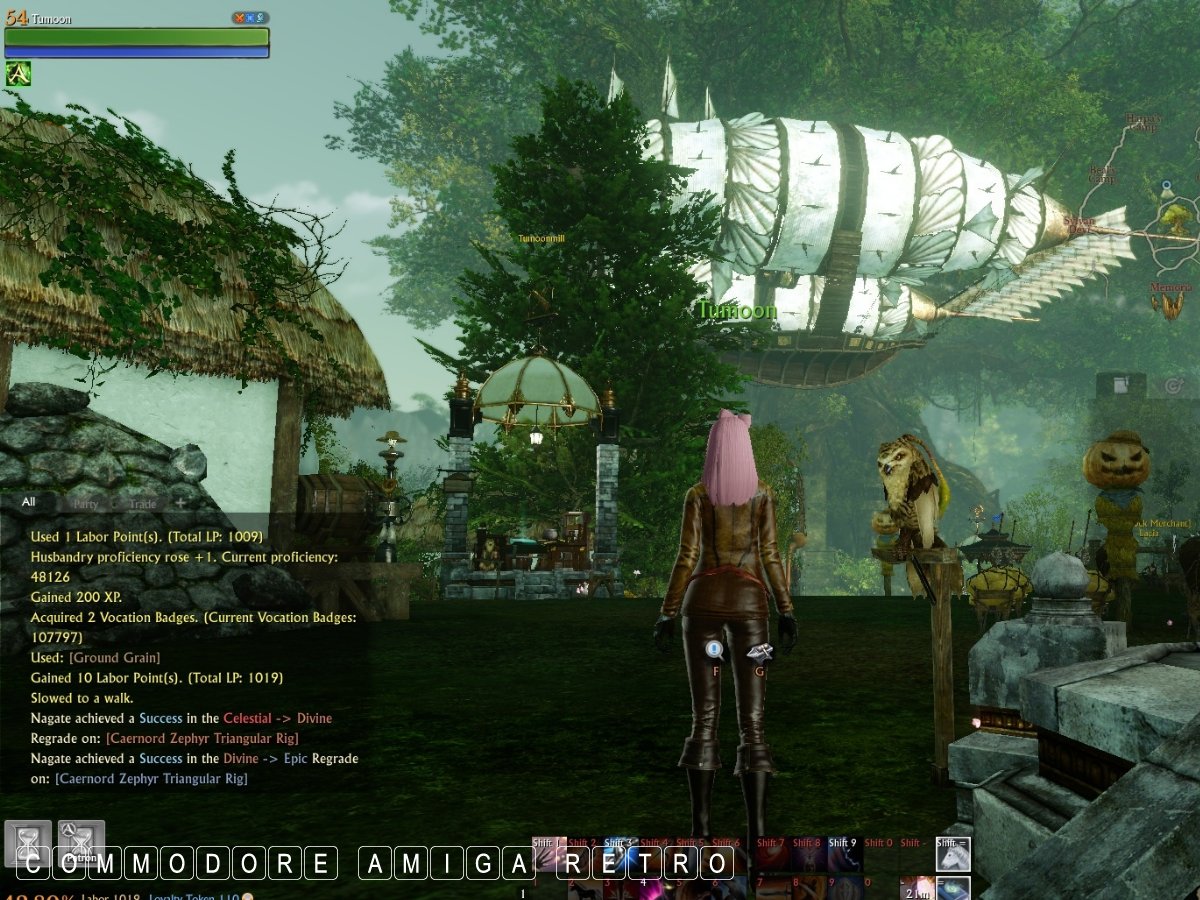Use the Shift 9 lightning skill slot
This screenshot has width=1200, height=900.
pyautogui.click(x=843, y=855)
